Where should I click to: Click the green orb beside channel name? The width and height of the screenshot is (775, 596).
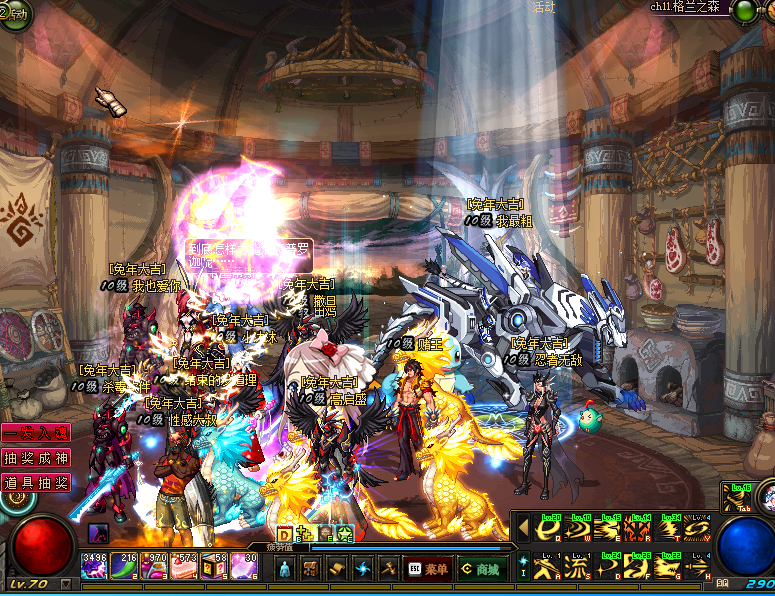point(744,11)
